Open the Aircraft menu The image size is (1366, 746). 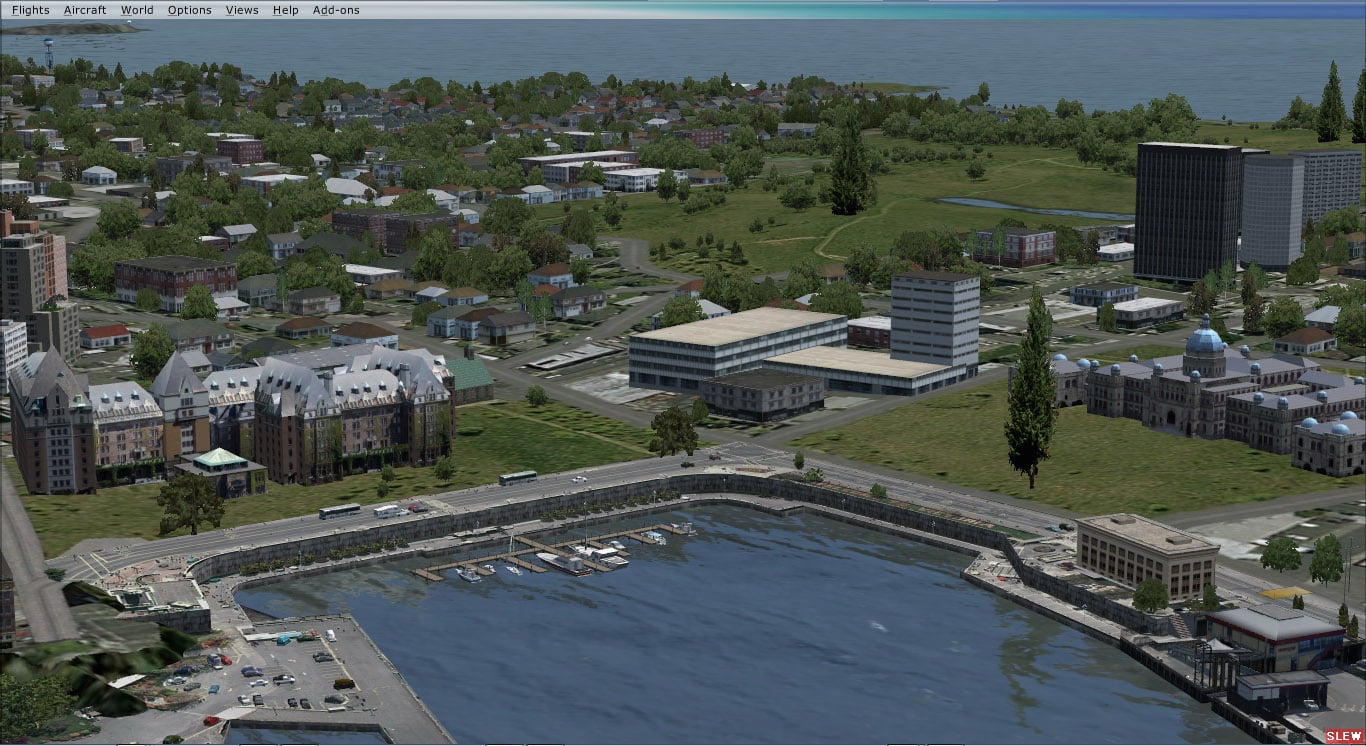tap(85, 10)
